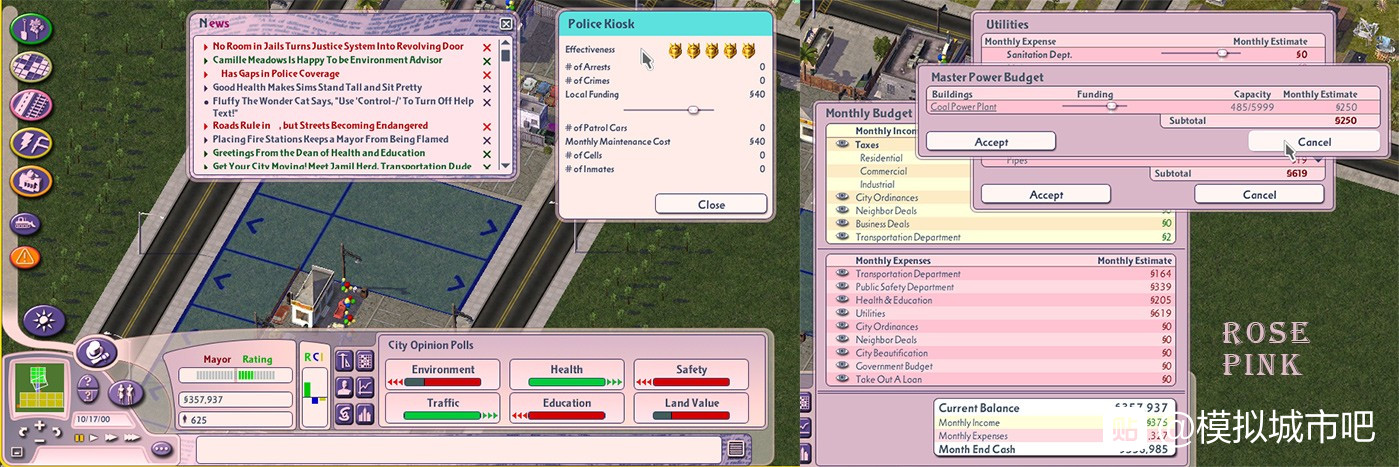Open the orange Emergency warning tool
Screen dimensions: 1399x467
point(26,257)
